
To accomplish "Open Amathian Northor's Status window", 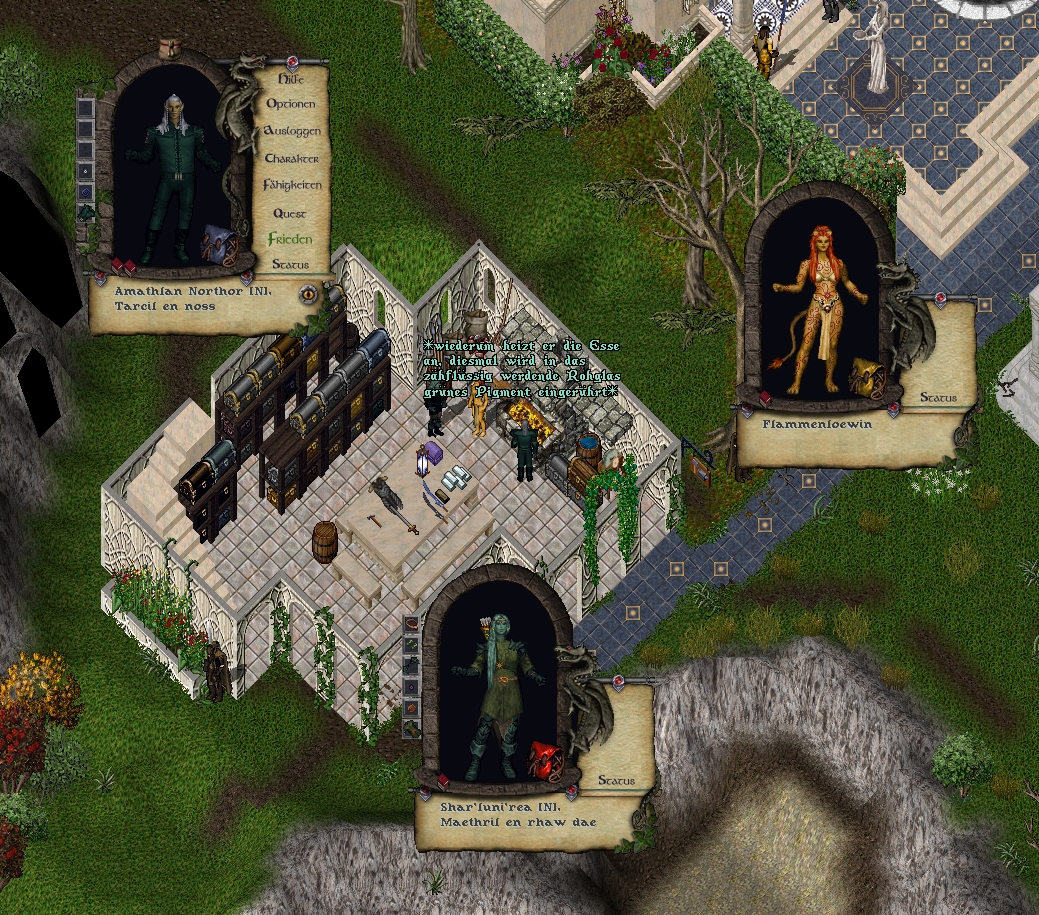I will pos(290,265).
